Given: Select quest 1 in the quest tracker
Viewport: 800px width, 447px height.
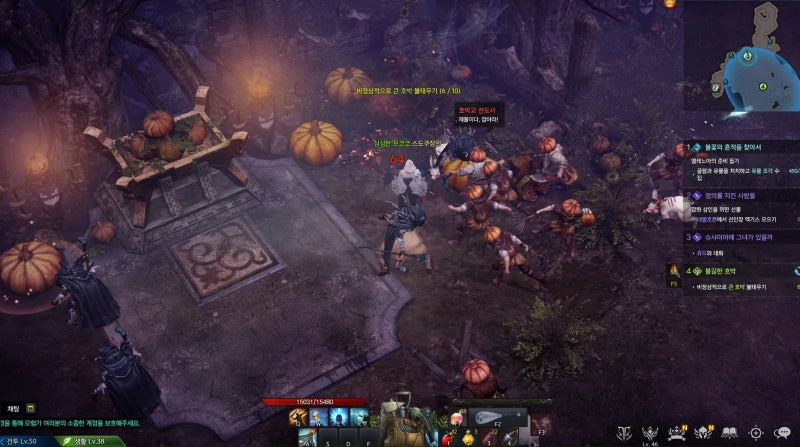Looking at the screenshot, I should (x=742, y=146).
